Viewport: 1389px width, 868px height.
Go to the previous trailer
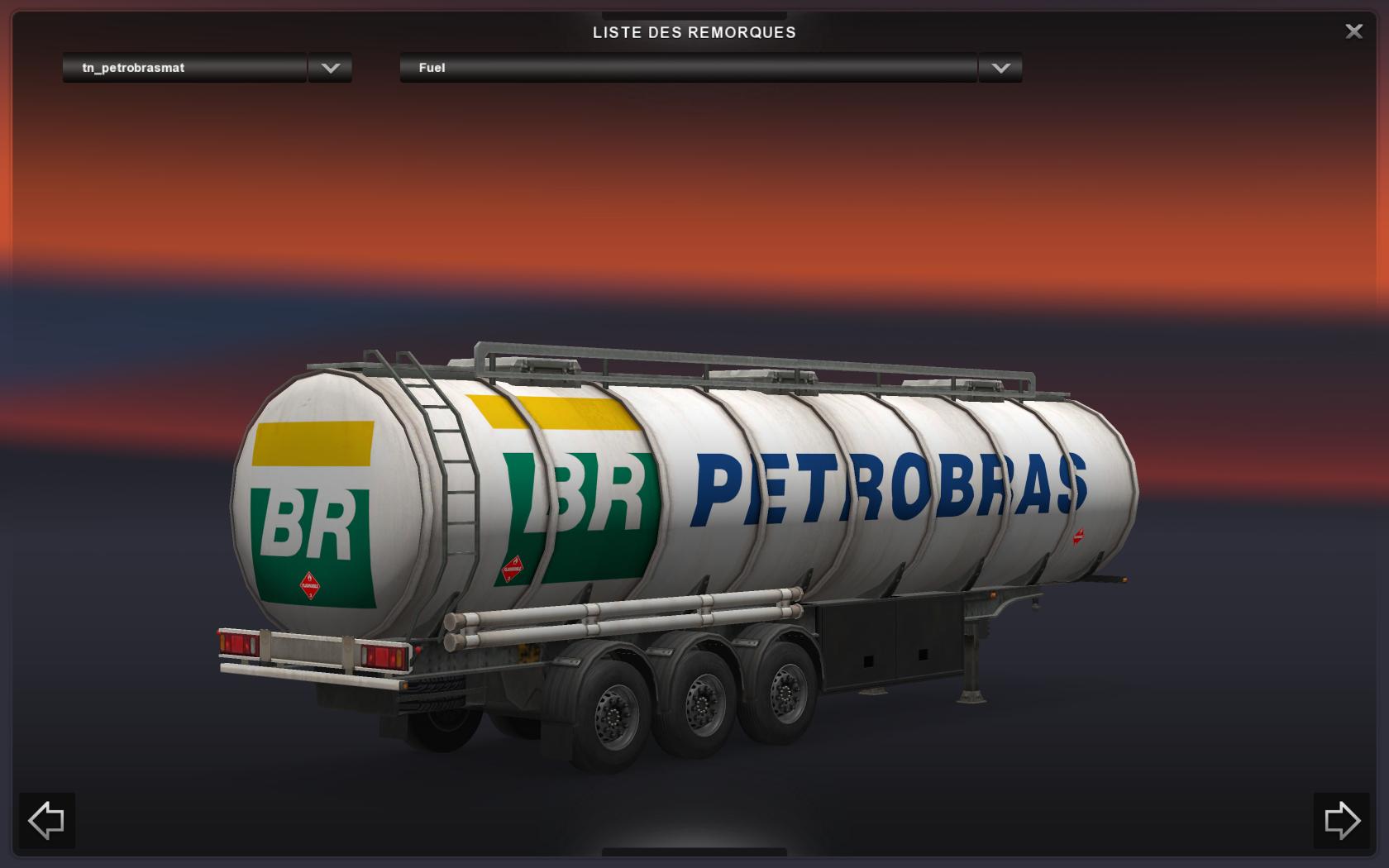pos(46,820)
